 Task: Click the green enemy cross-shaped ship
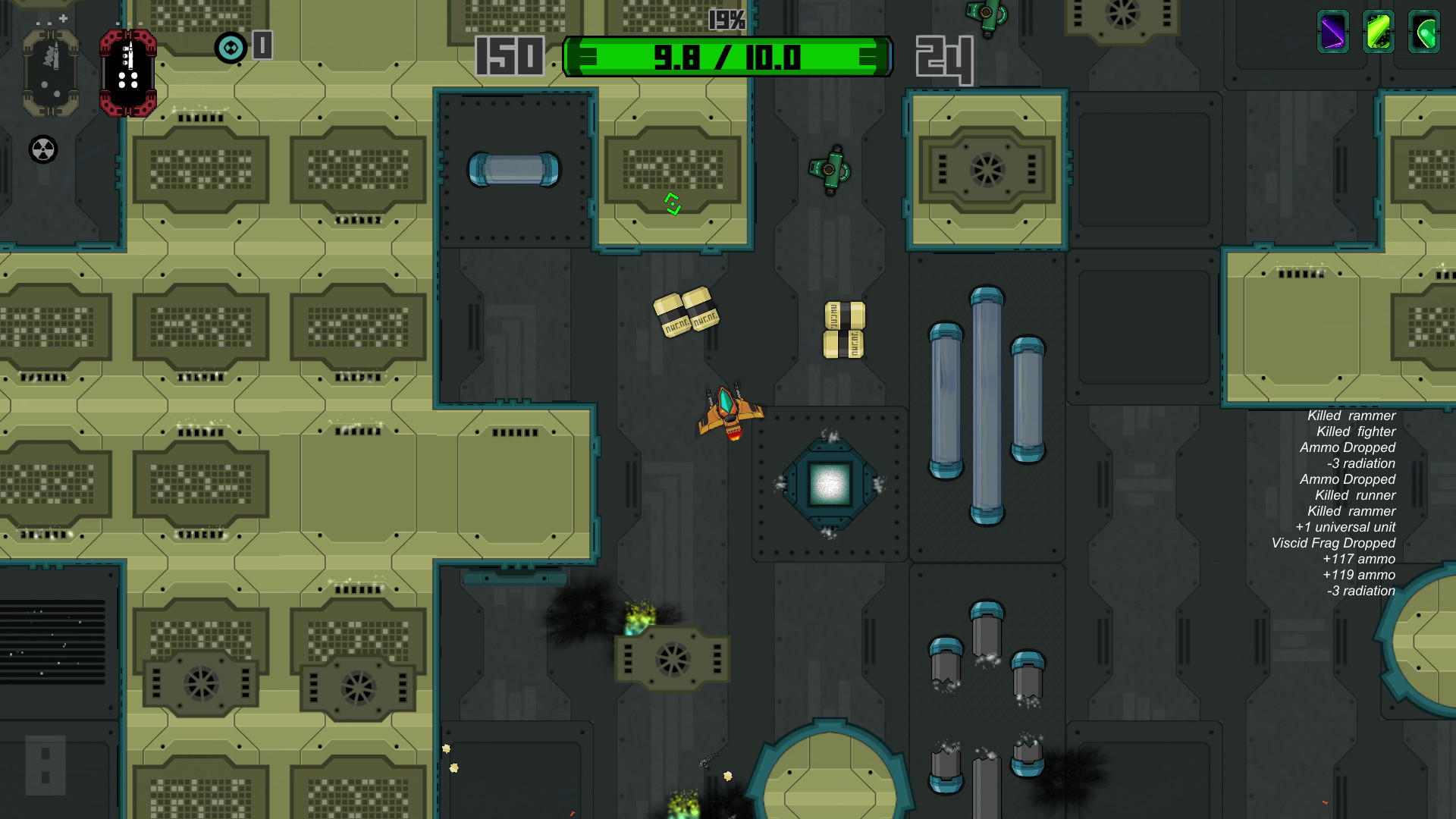(830, 168)
